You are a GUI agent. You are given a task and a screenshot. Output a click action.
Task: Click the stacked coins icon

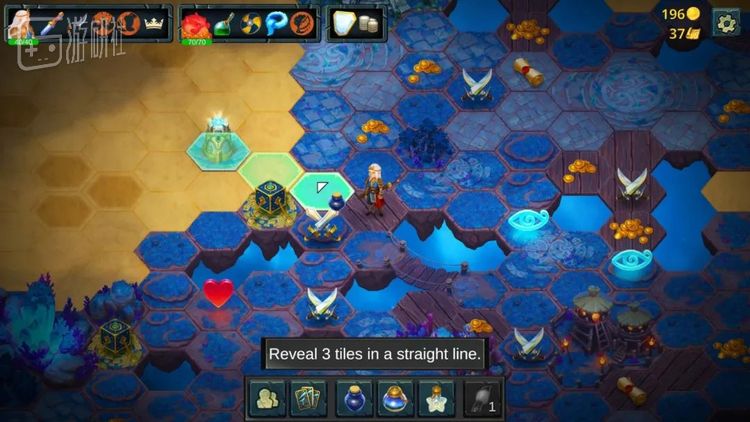[x=371, y=24]
